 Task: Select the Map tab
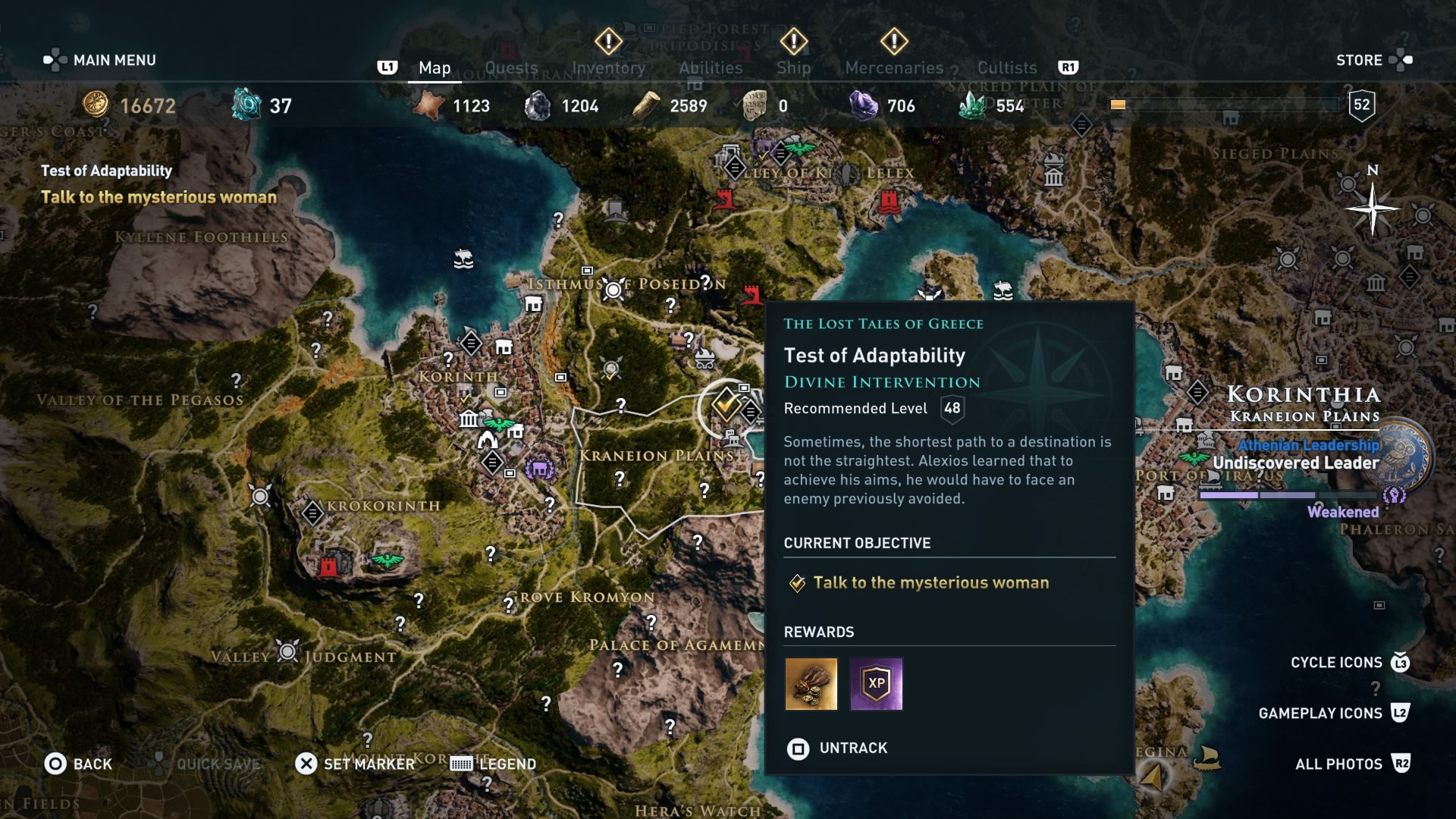click(x=435, y=68)
